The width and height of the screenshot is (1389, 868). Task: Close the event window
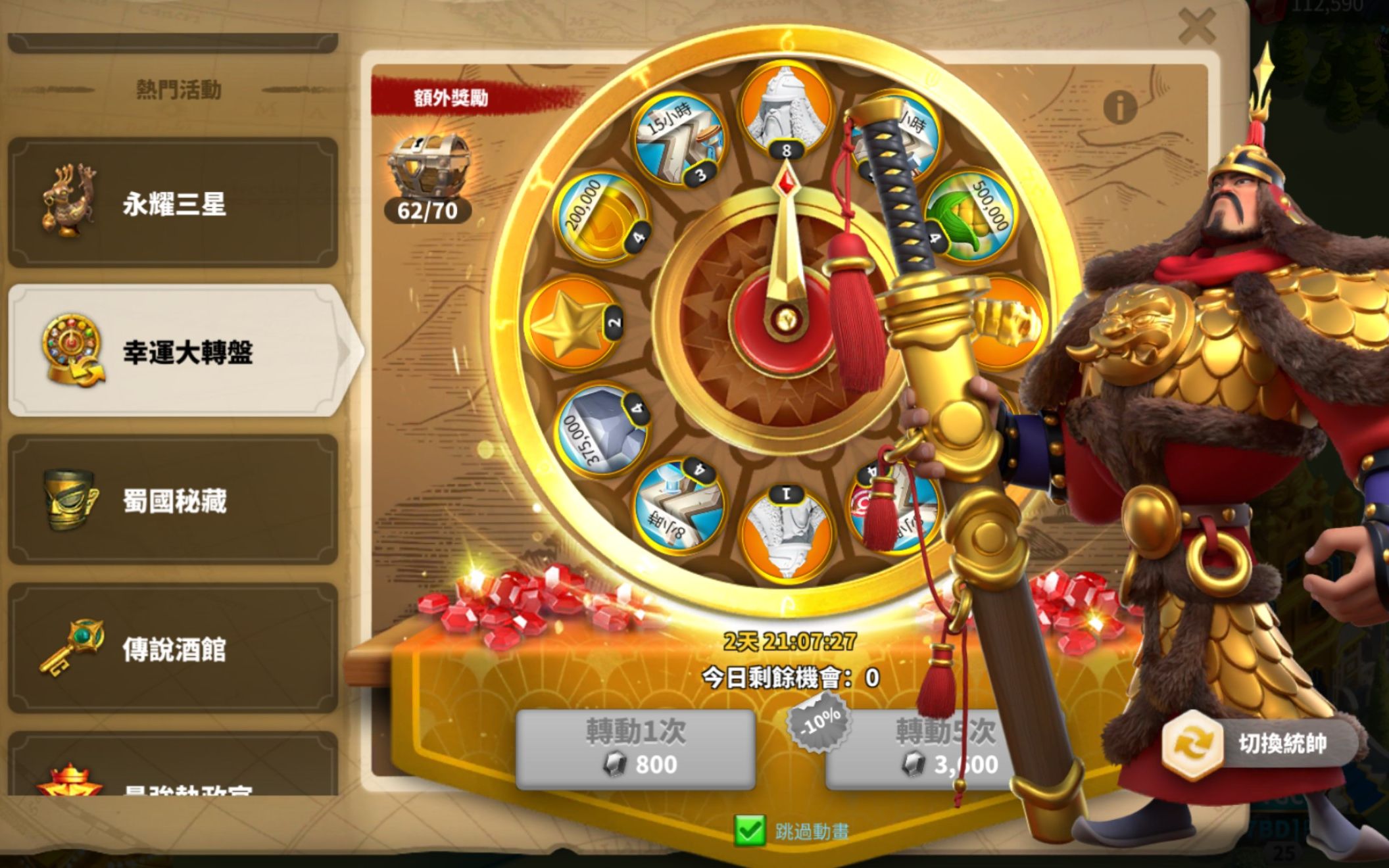point(1196,28)
